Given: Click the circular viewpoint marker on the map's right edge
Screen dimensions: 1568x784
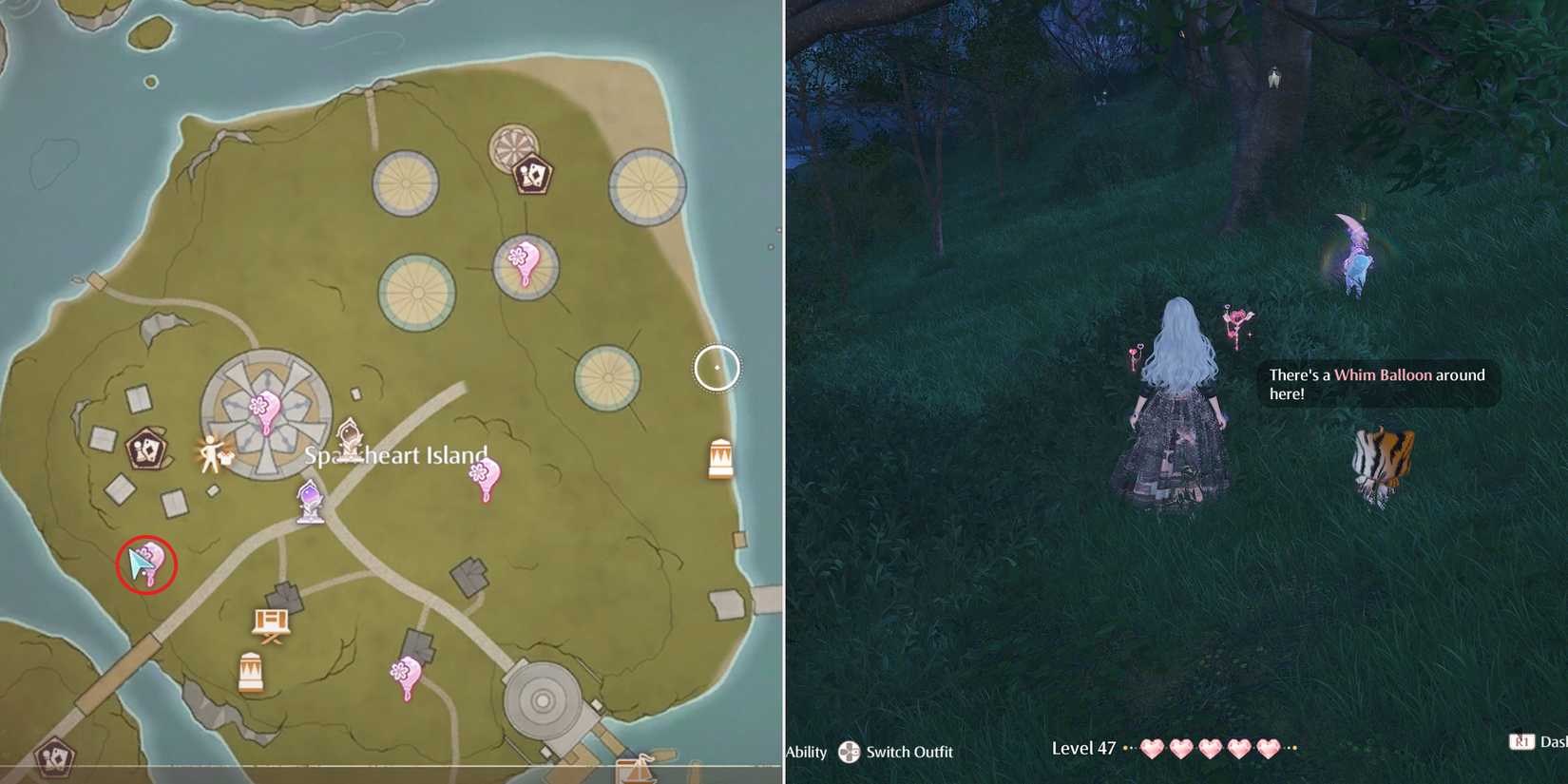Looking at the screenshot, I should pos(717,368).
